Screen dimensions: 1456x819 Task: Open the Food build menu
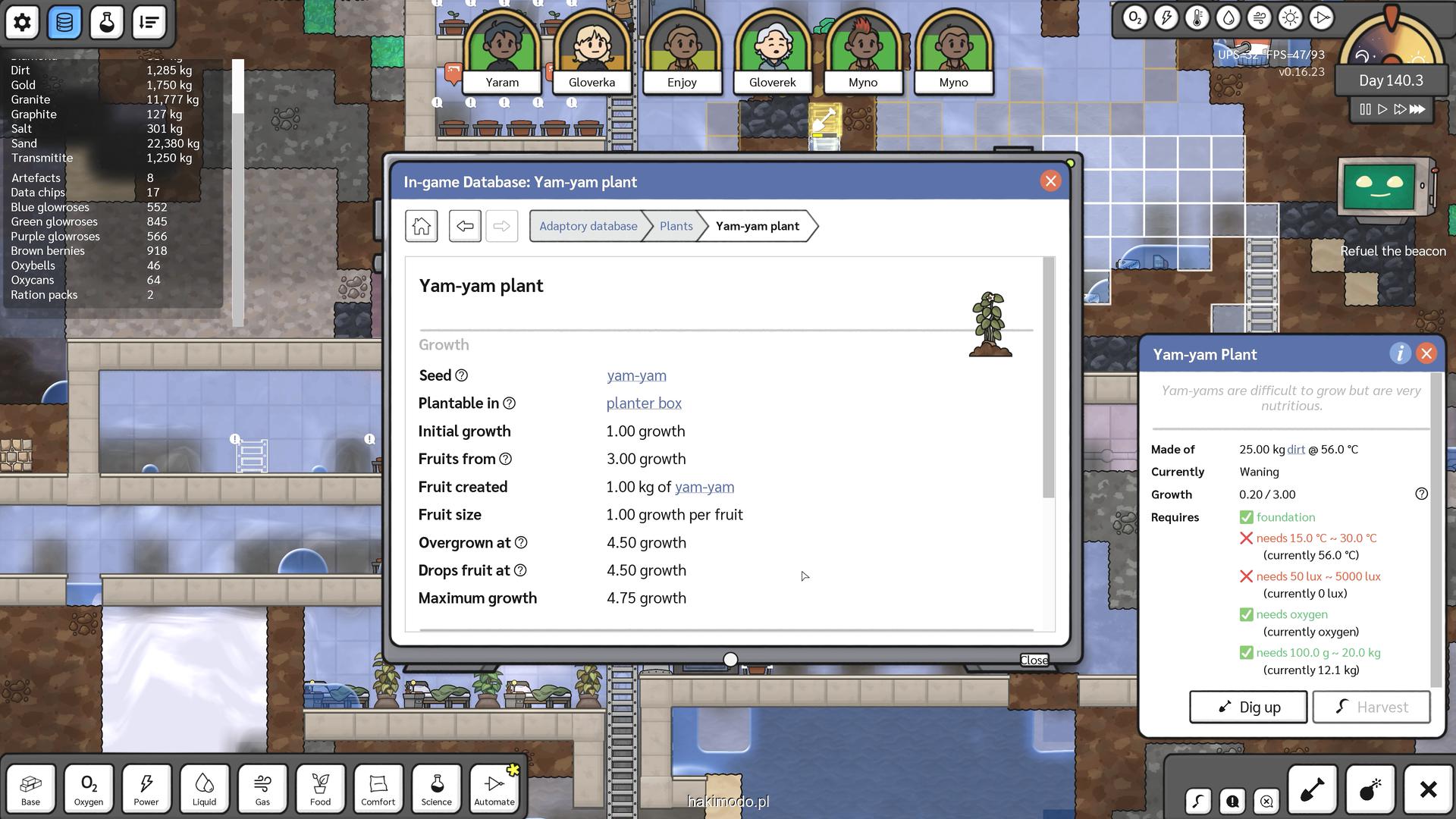pyautogui.click(x=320, y=788)
